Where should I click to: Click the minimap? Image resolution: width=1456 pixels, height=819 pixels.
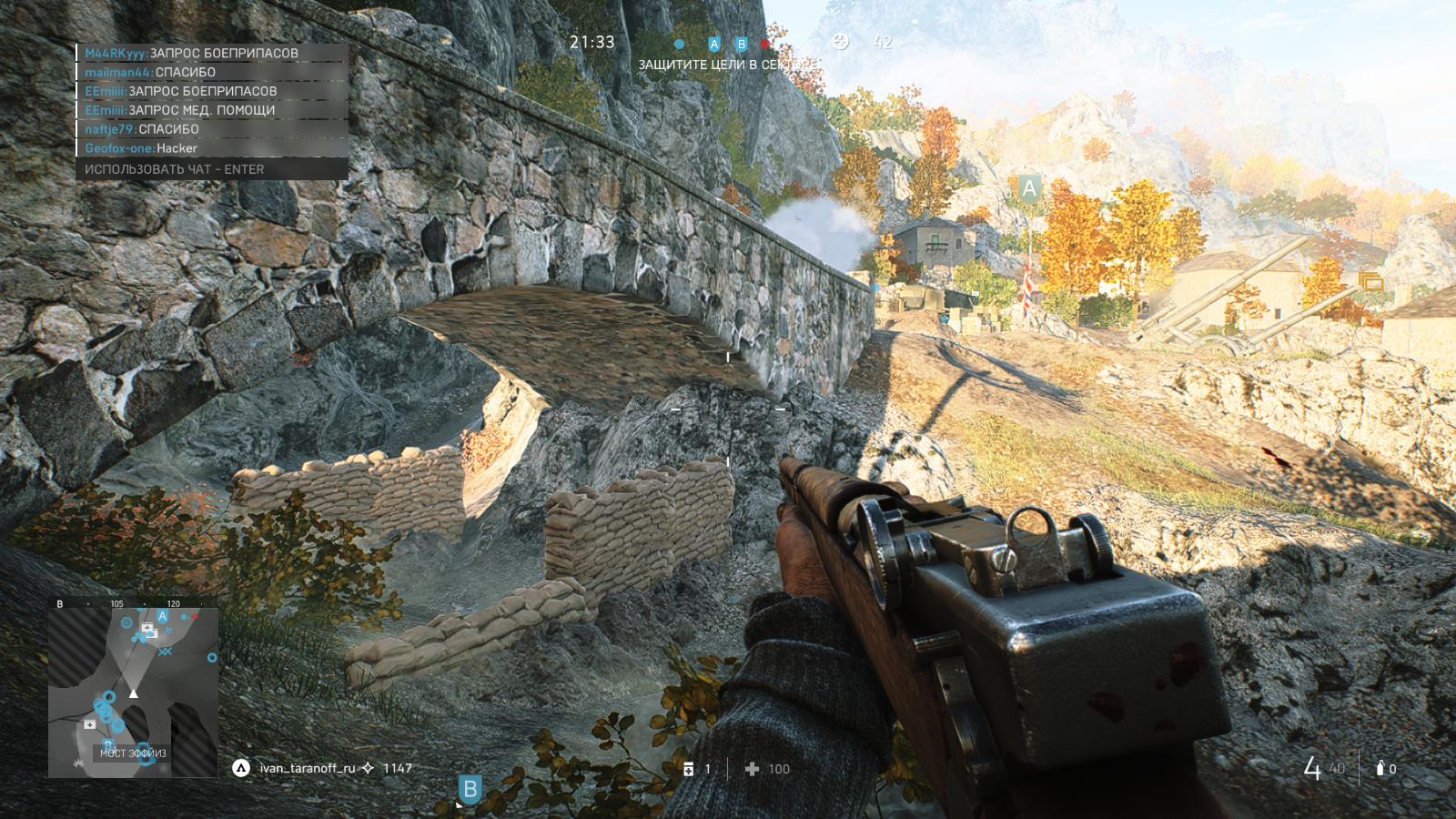(133, 692)
